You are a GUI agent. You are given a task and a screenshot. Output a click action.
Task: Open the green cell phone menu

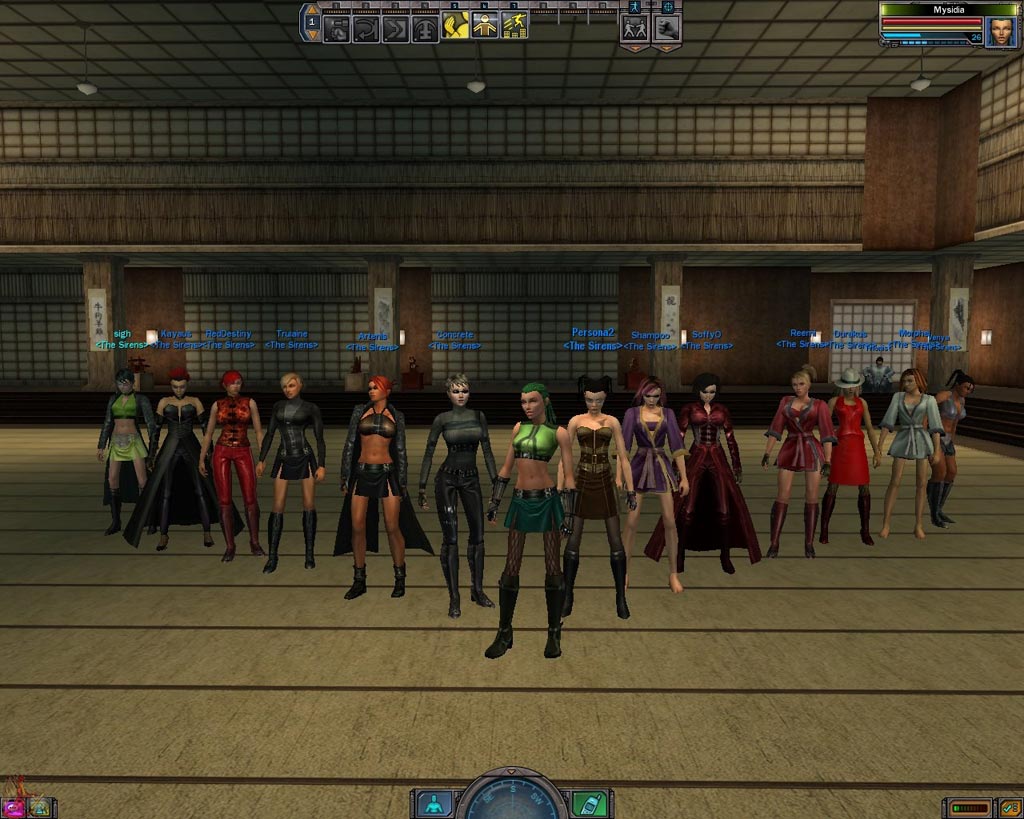588,803
